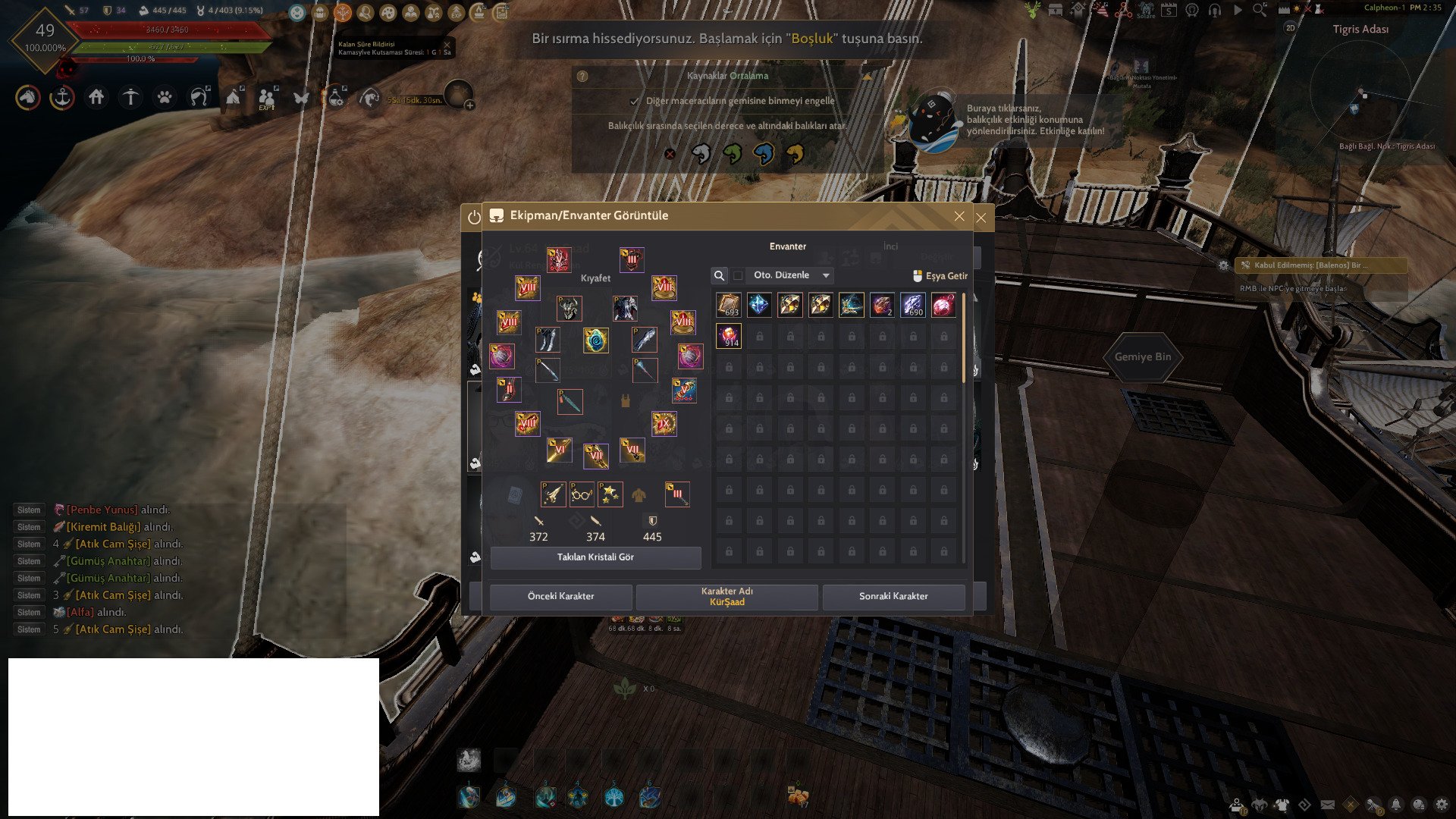Open Takılan Kristali Gör
The image size is (1456, 819).
pyautogui.click(x=595, y=557)
